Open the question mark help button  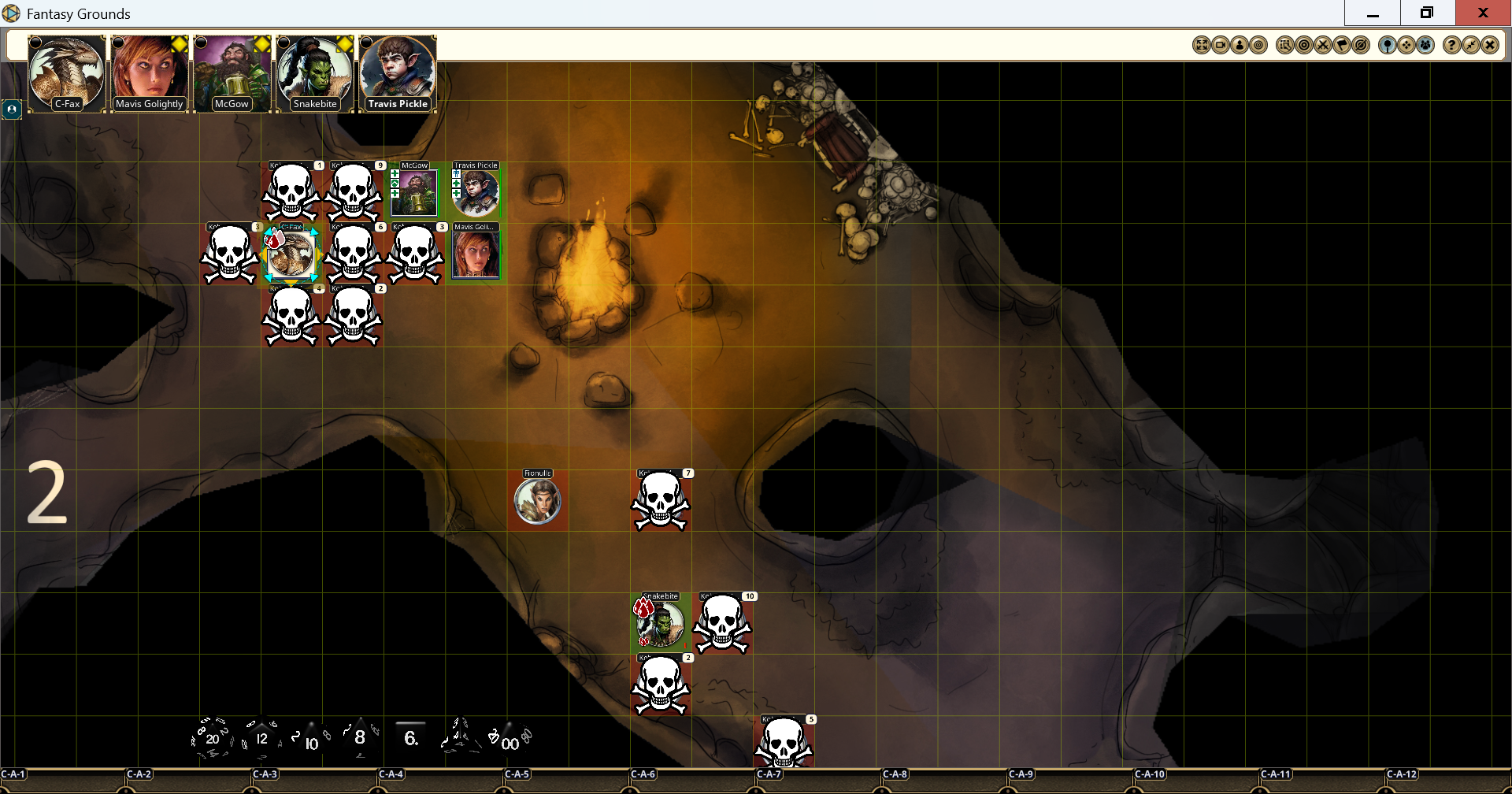(x=1451, y=46)
